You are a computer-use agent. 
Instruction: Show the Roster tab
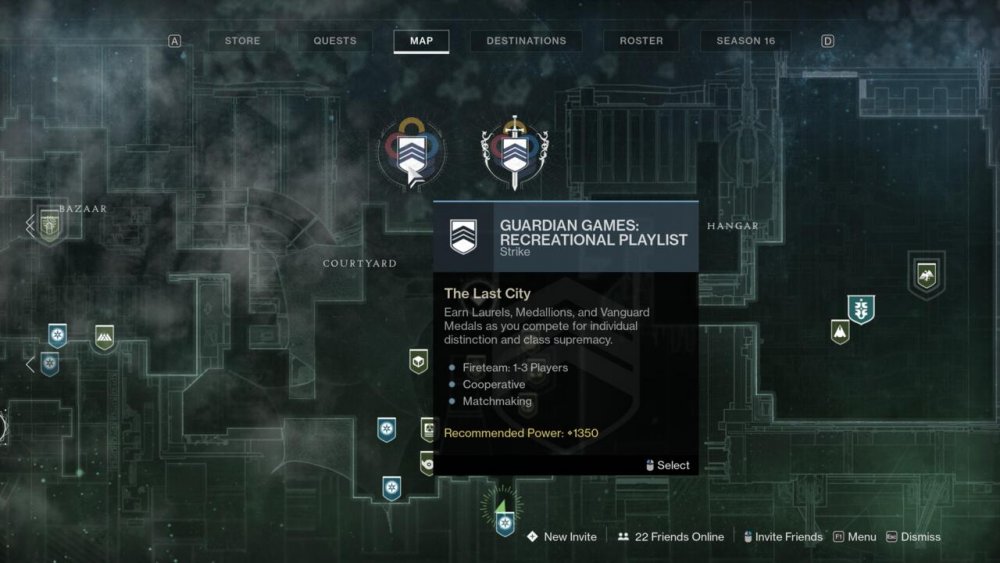click(641, 41)
